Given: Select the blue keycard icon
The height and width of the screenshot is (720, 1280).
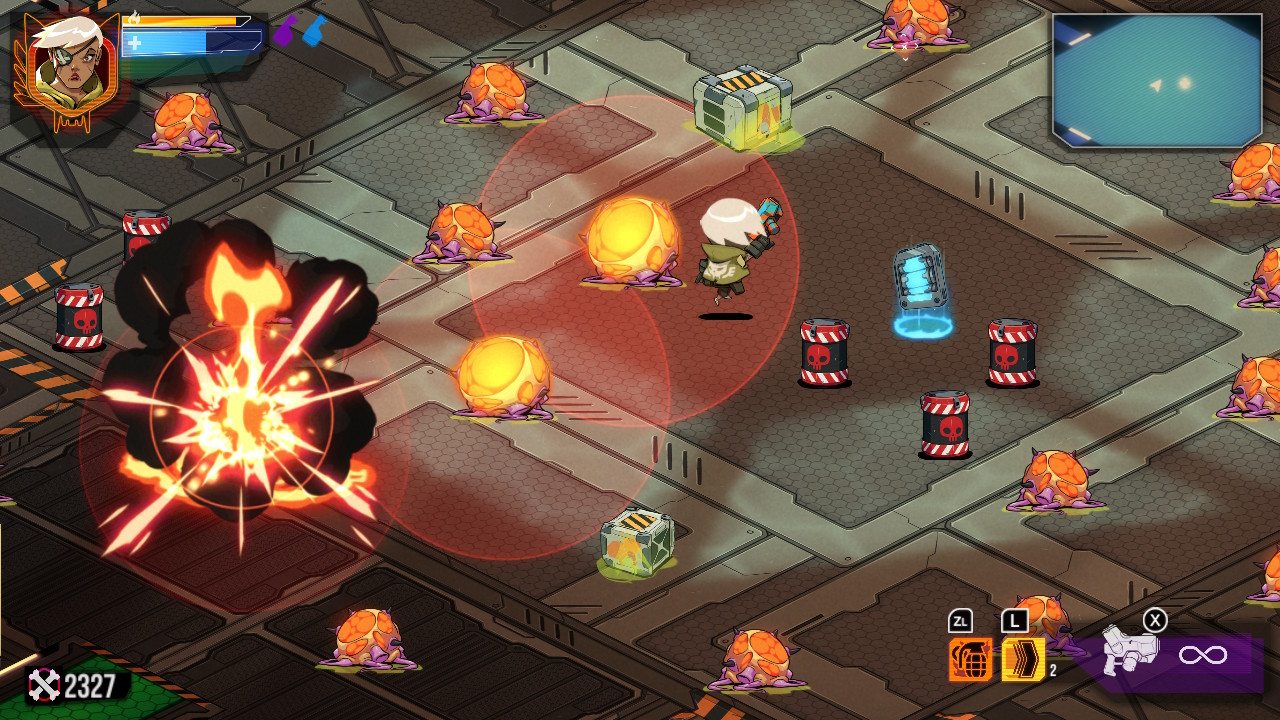Looking at the screenshot, I should [x=314, y=31].
